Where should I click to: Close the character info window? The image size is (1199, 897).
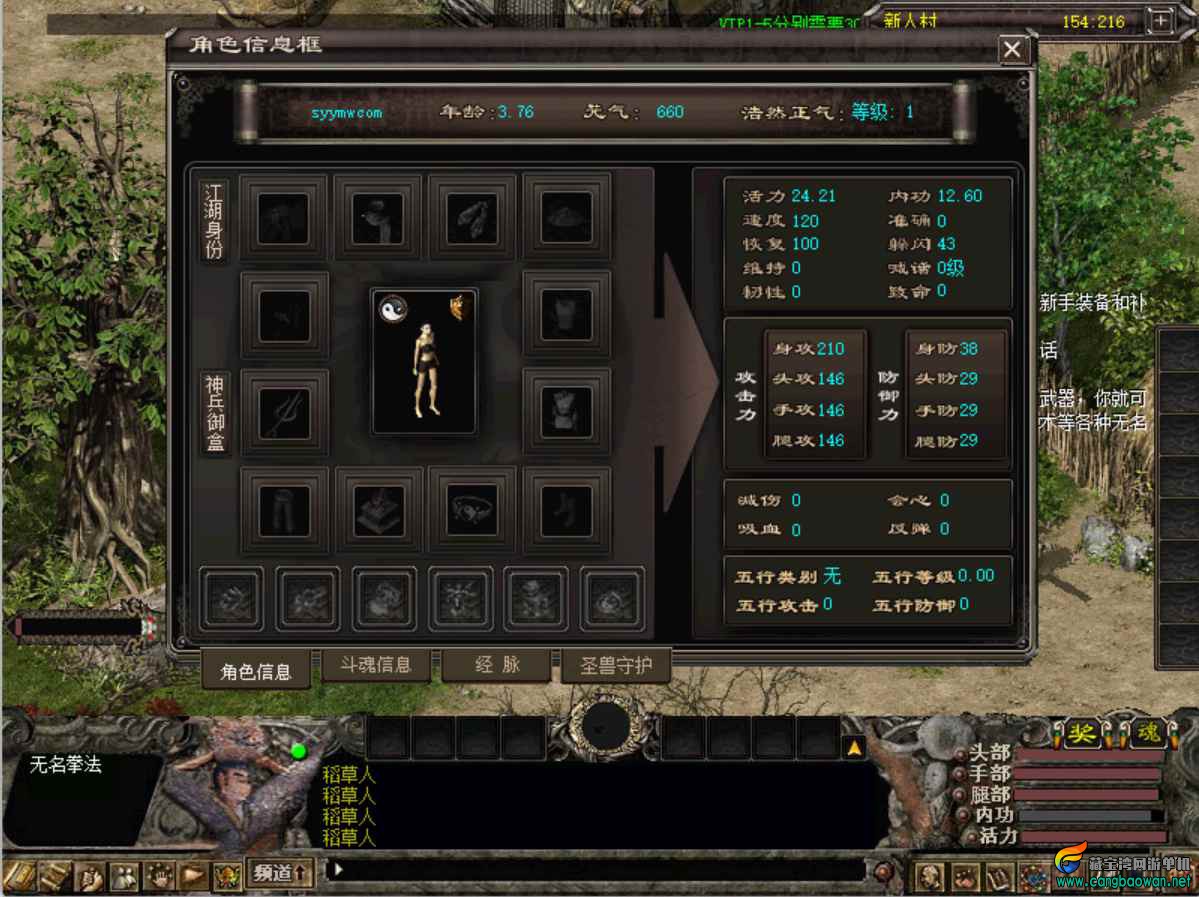[x=1013, y=49]
